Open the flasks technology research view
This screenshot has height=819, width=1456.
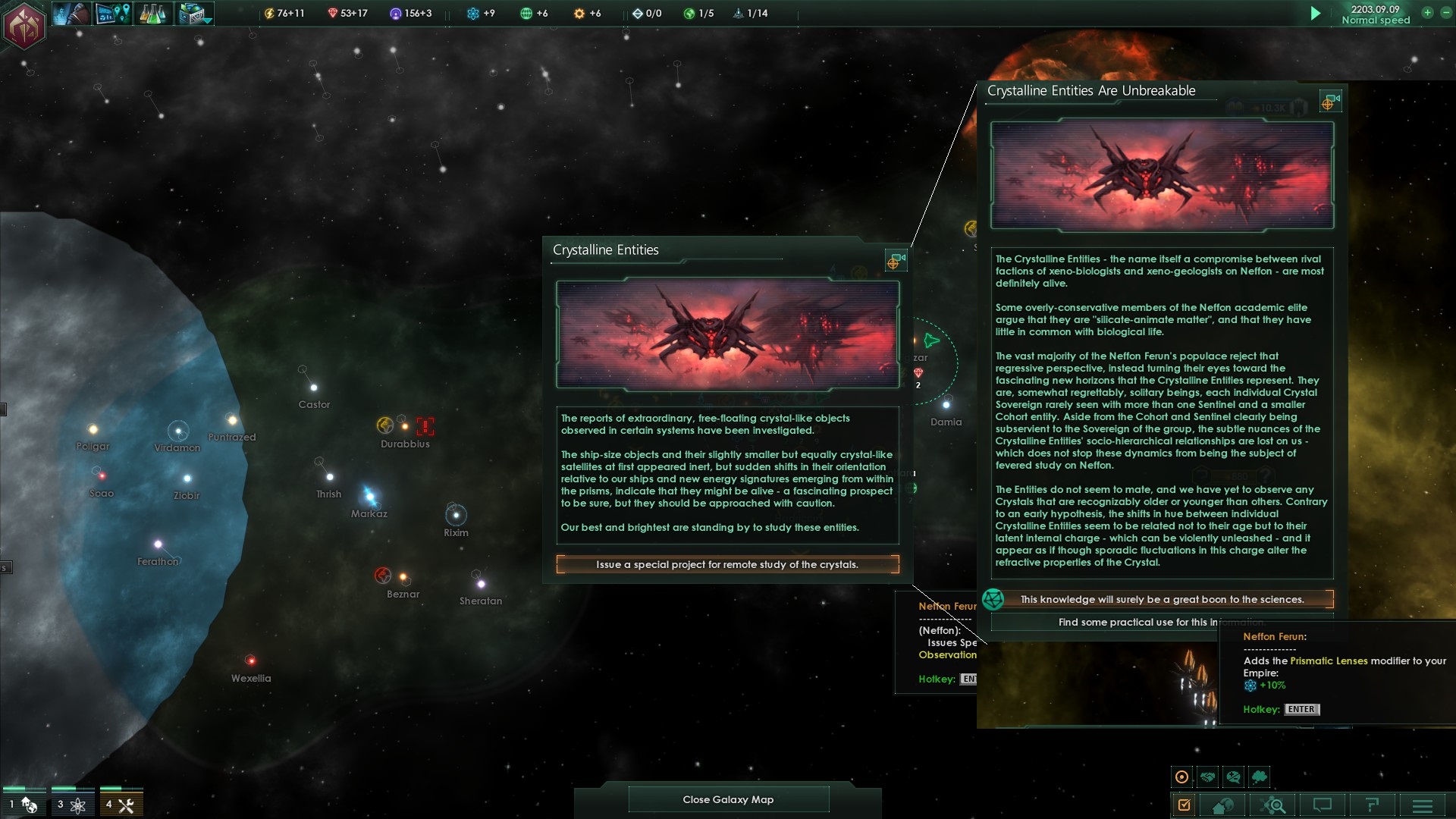[x=152, y=14]
